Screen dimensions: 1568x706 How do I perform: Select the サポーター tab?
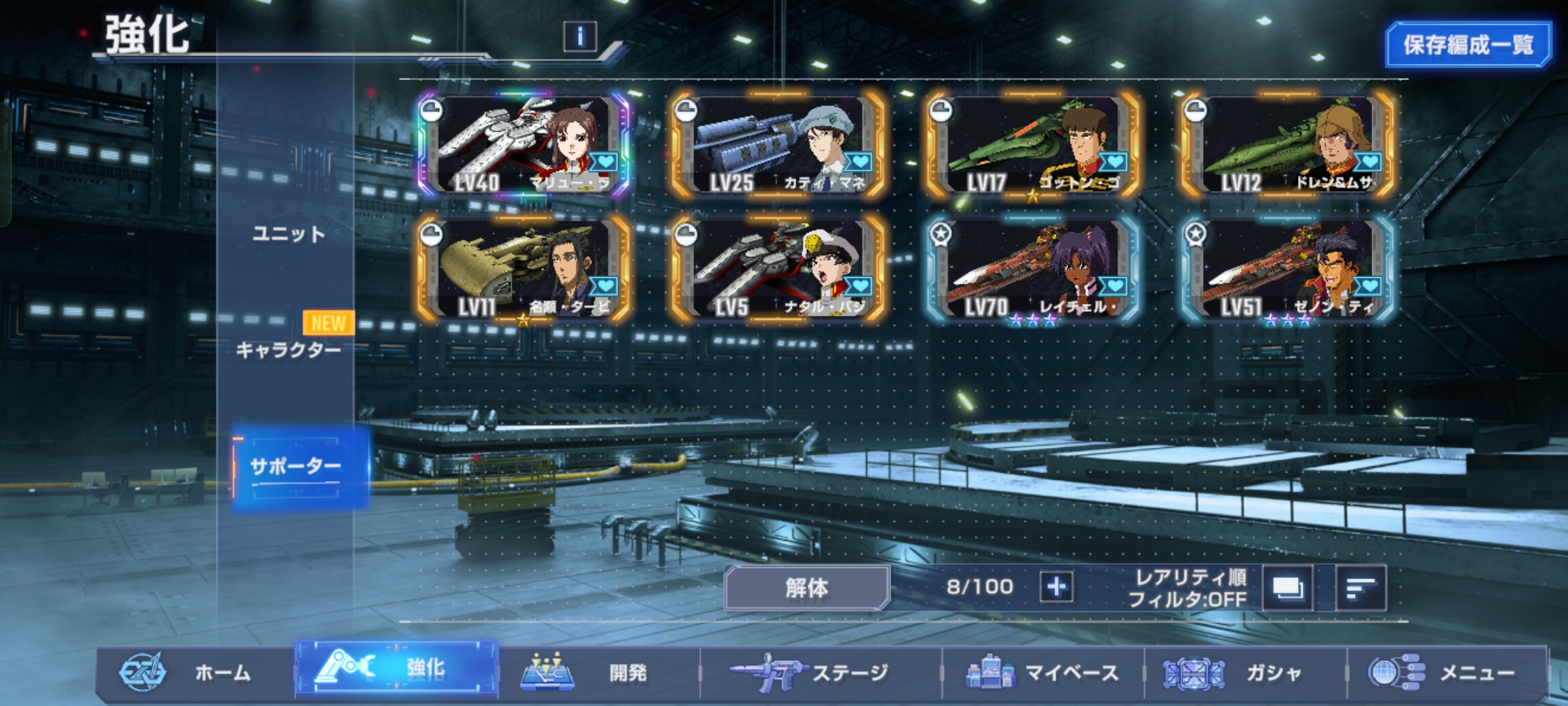pyautogui.click(x=296, y=467)
